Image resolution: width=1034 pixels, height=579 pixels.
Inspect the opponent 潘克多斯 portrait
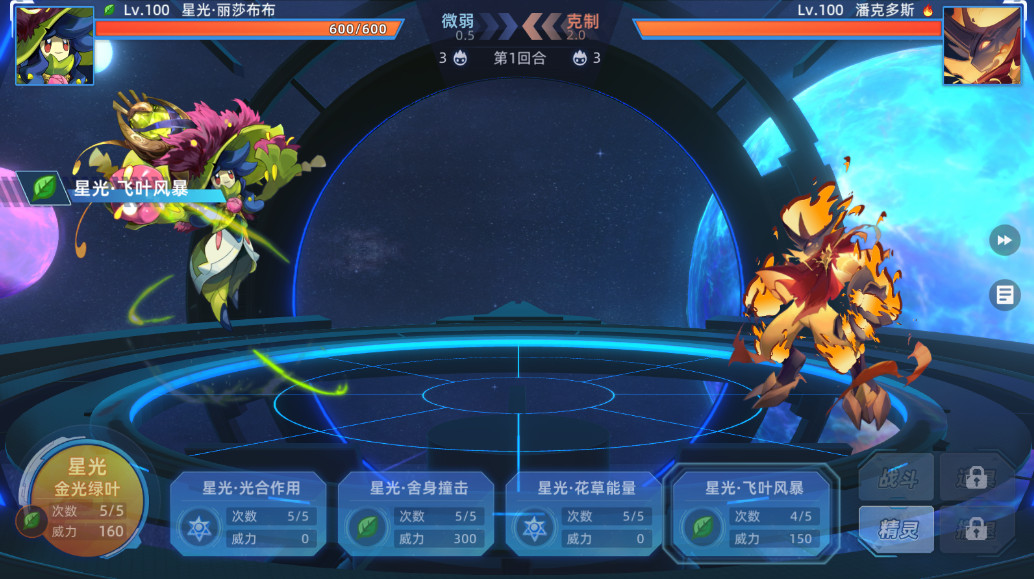[x=980, y=45]
